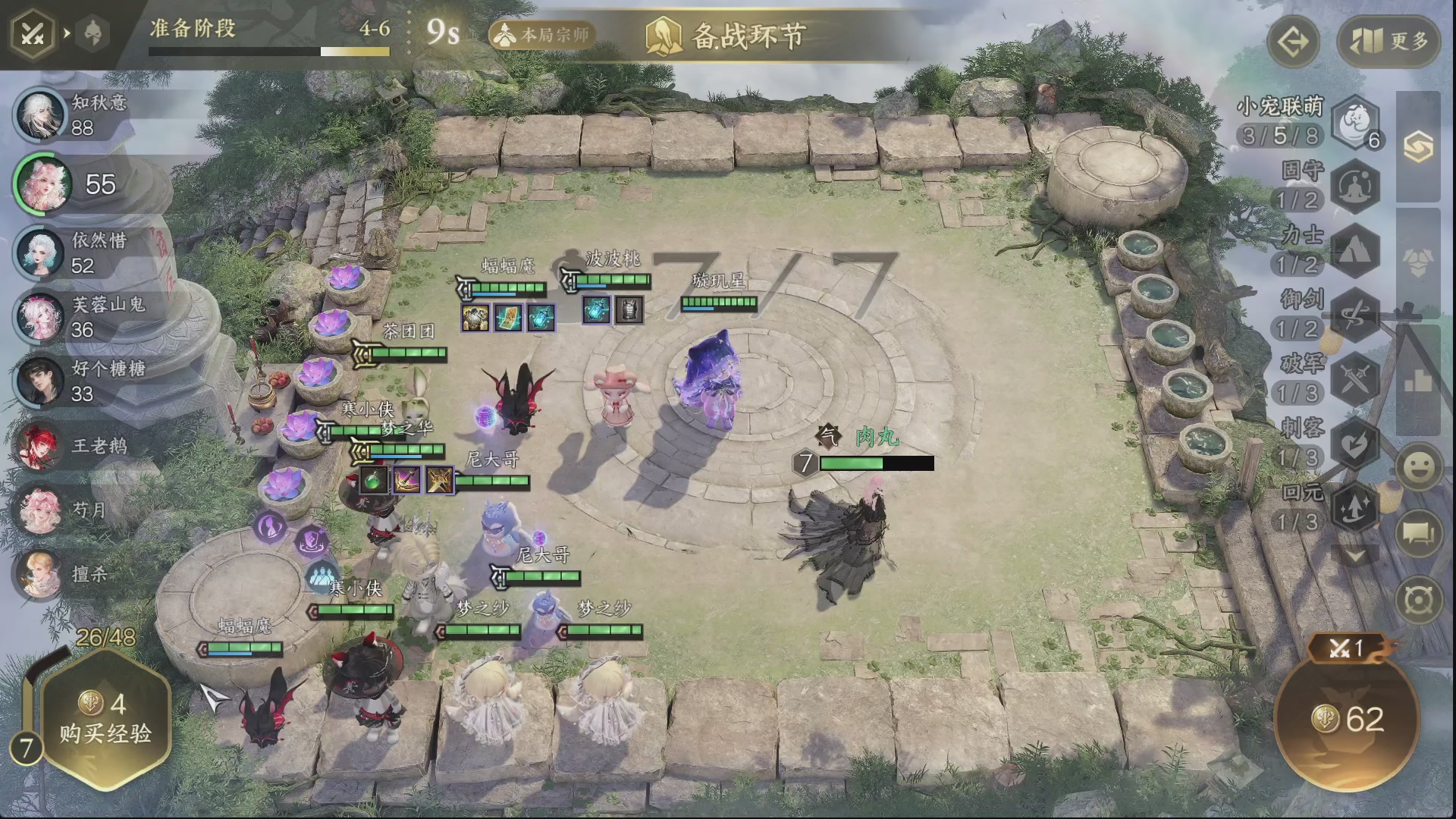Expand the synergy list down arrow

(1356, 556)
